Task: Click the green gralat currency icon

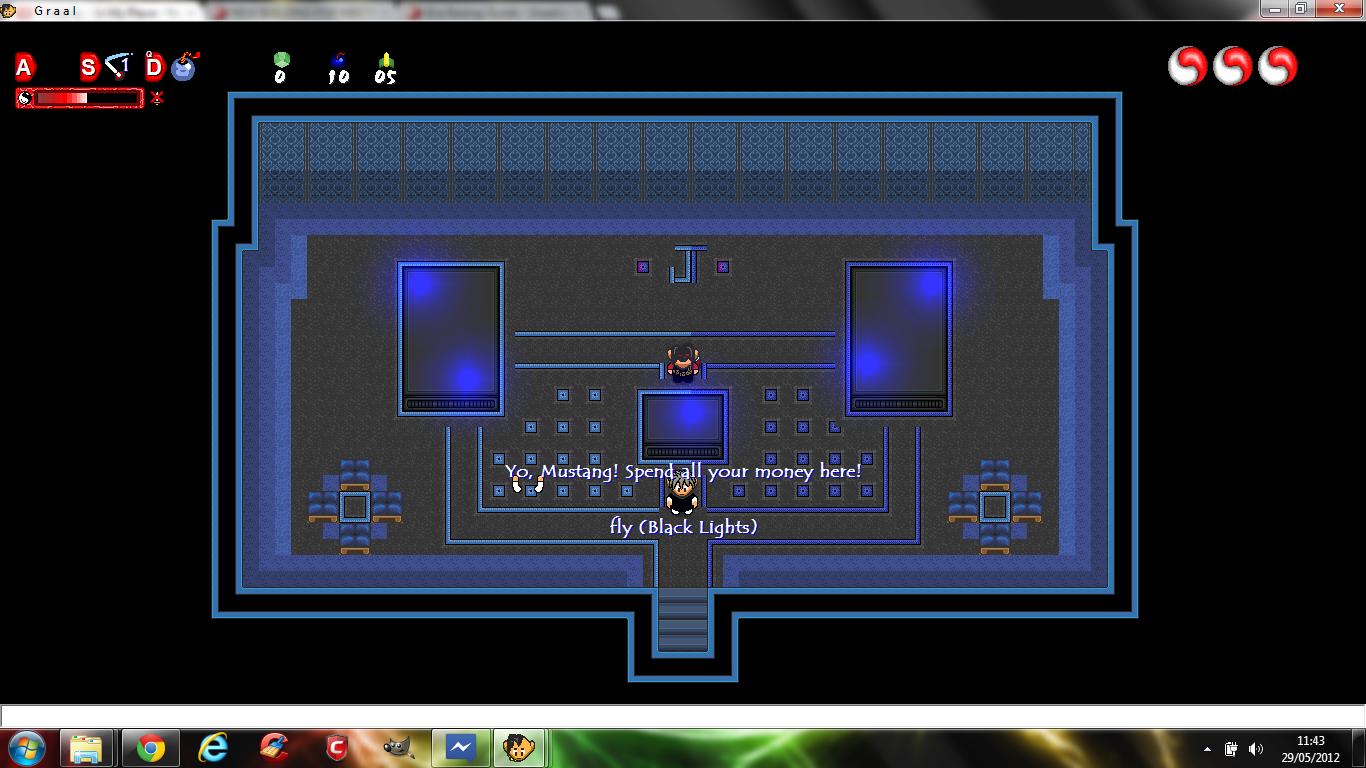Action: (281, 60)
